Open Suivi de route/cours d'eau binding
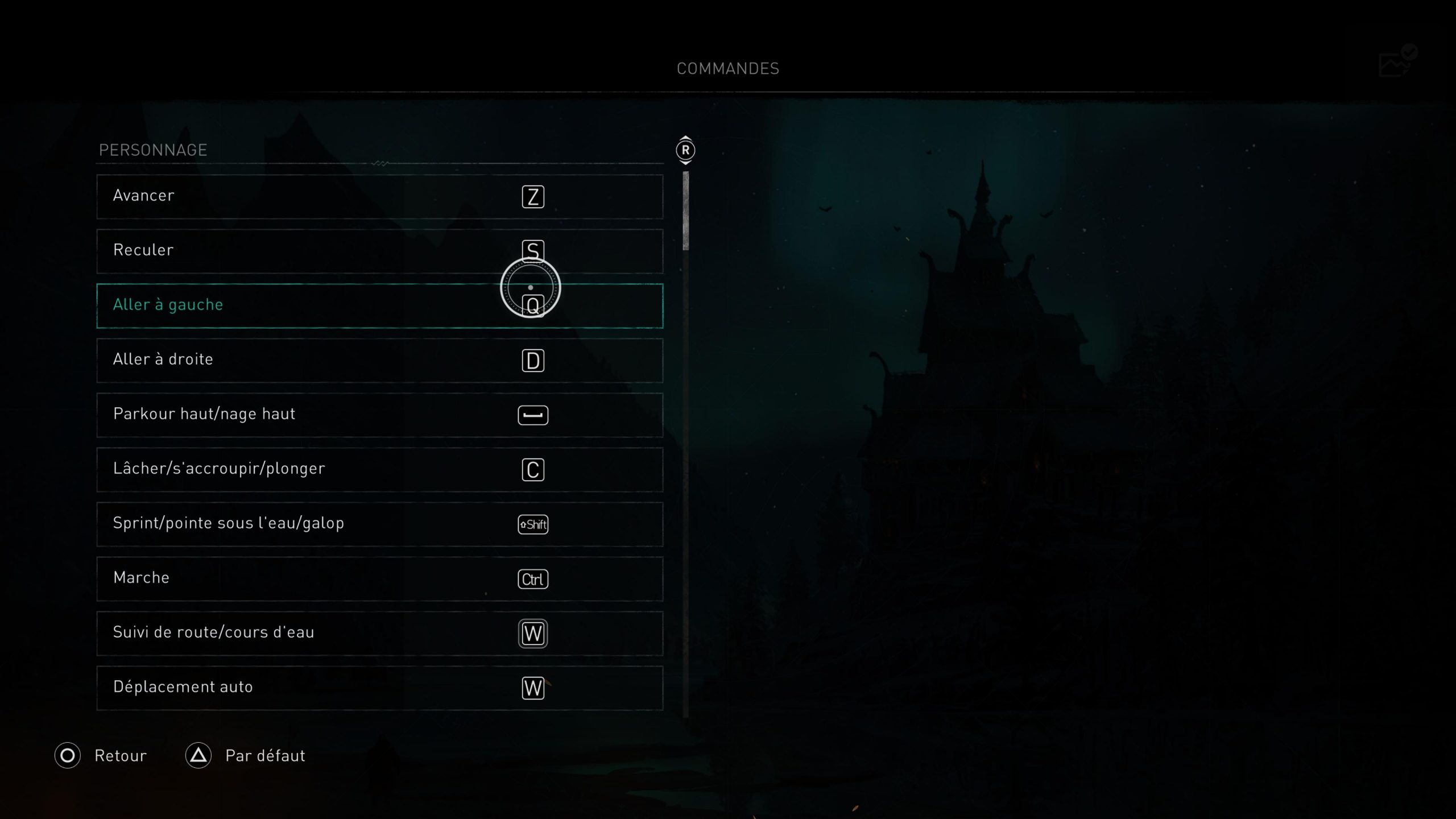This screenshot has height=819, width=1456. tap(379, 633)
